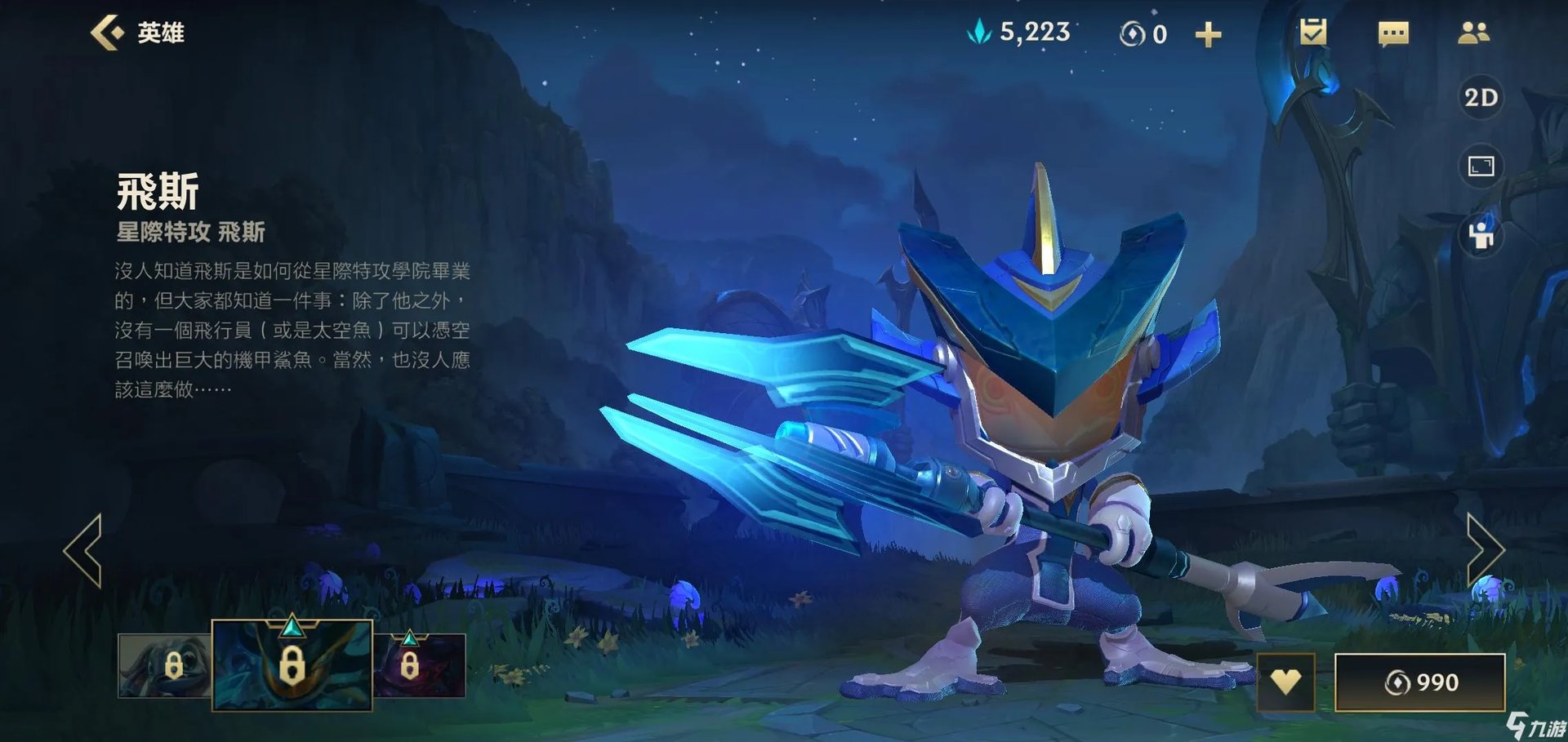This screenshot has width=1568, height=742.
Task: Show the next skin with right arrow
Action: [1484, 550]
